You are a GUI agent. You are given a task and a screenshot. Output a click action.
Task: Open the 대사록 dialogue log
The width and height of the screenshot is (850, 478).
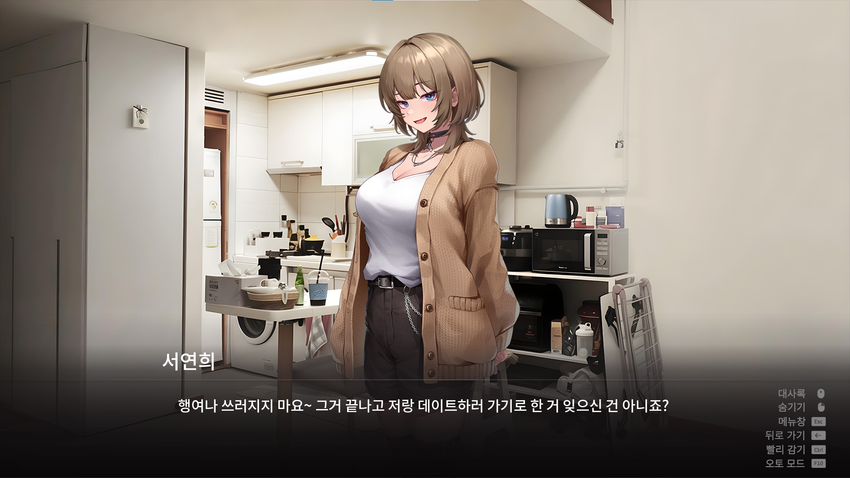click(792, 394)
